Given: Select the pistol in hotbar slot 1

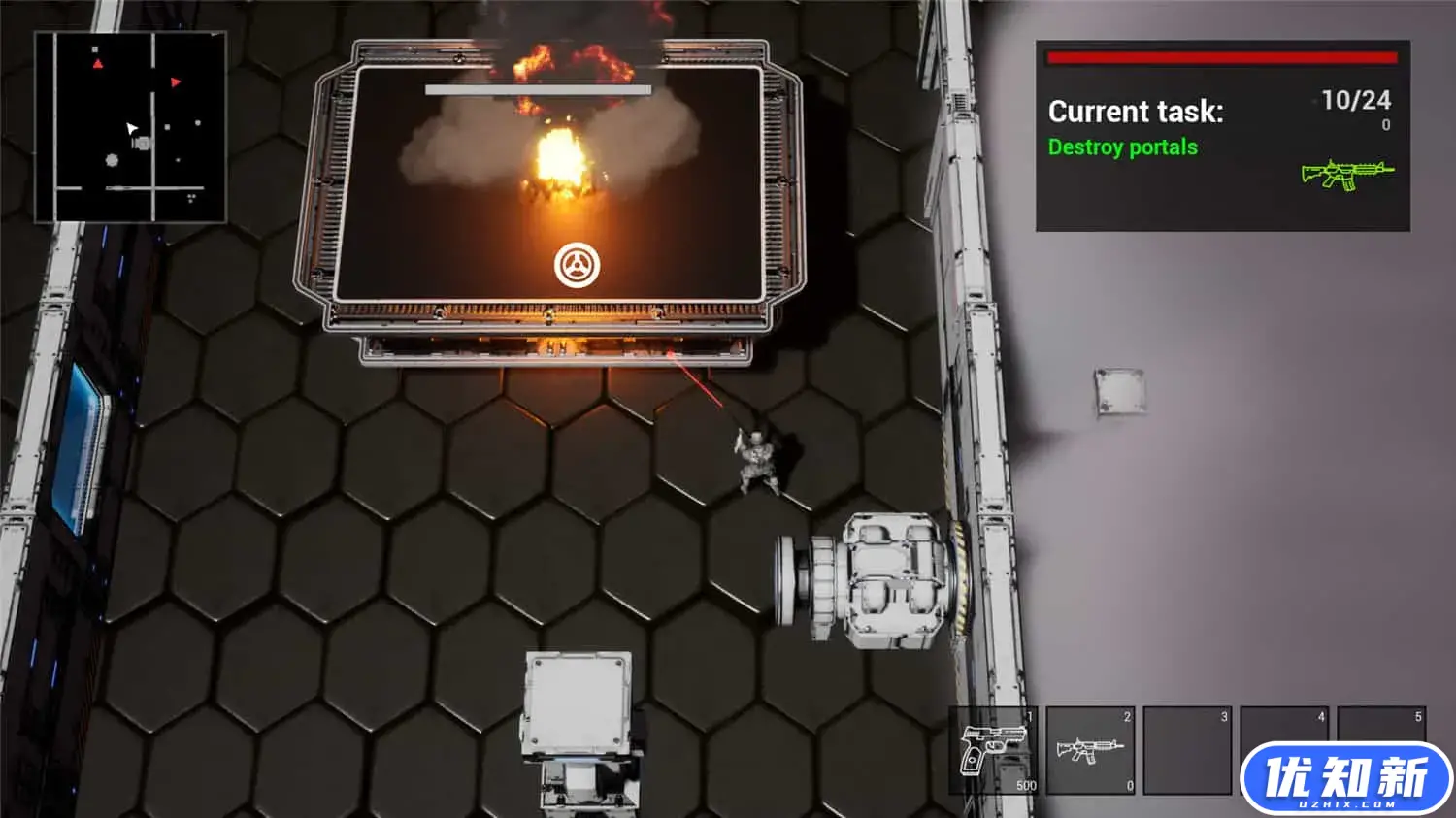Looking at the screenshot, I should click(993, 750).
